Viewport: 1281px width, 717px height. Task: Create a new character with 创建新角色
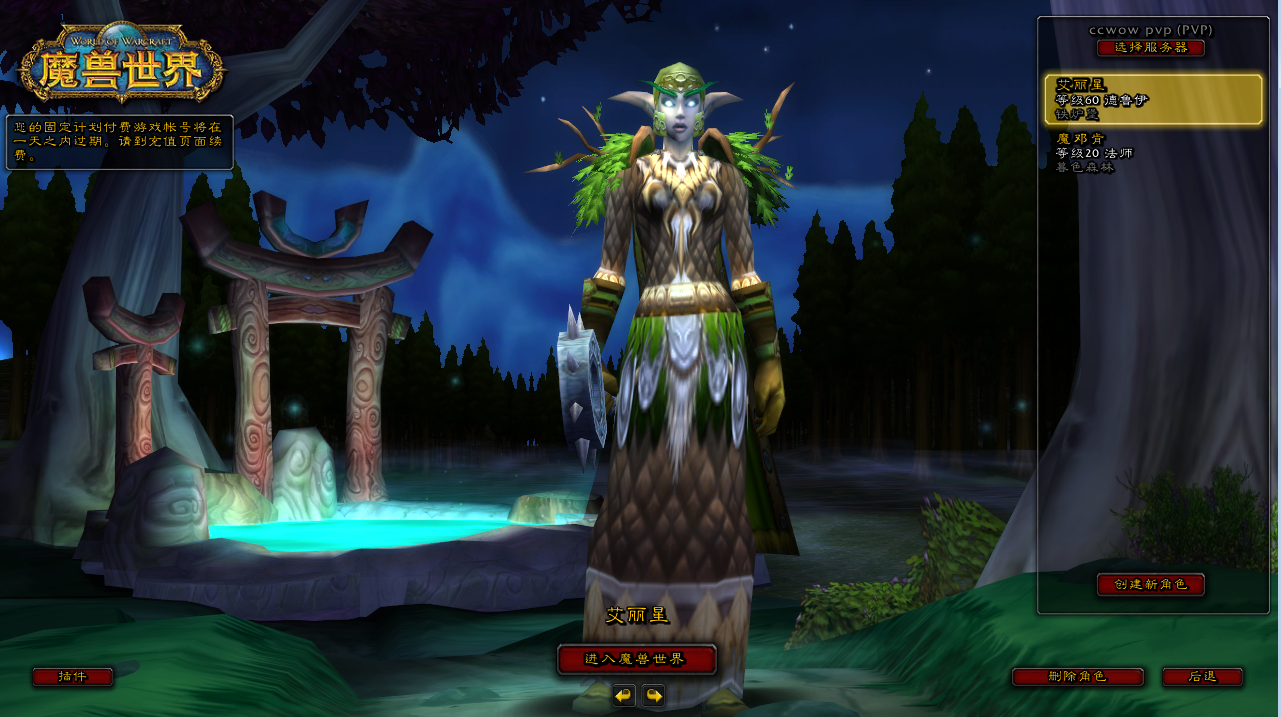tap(1150, 584)
